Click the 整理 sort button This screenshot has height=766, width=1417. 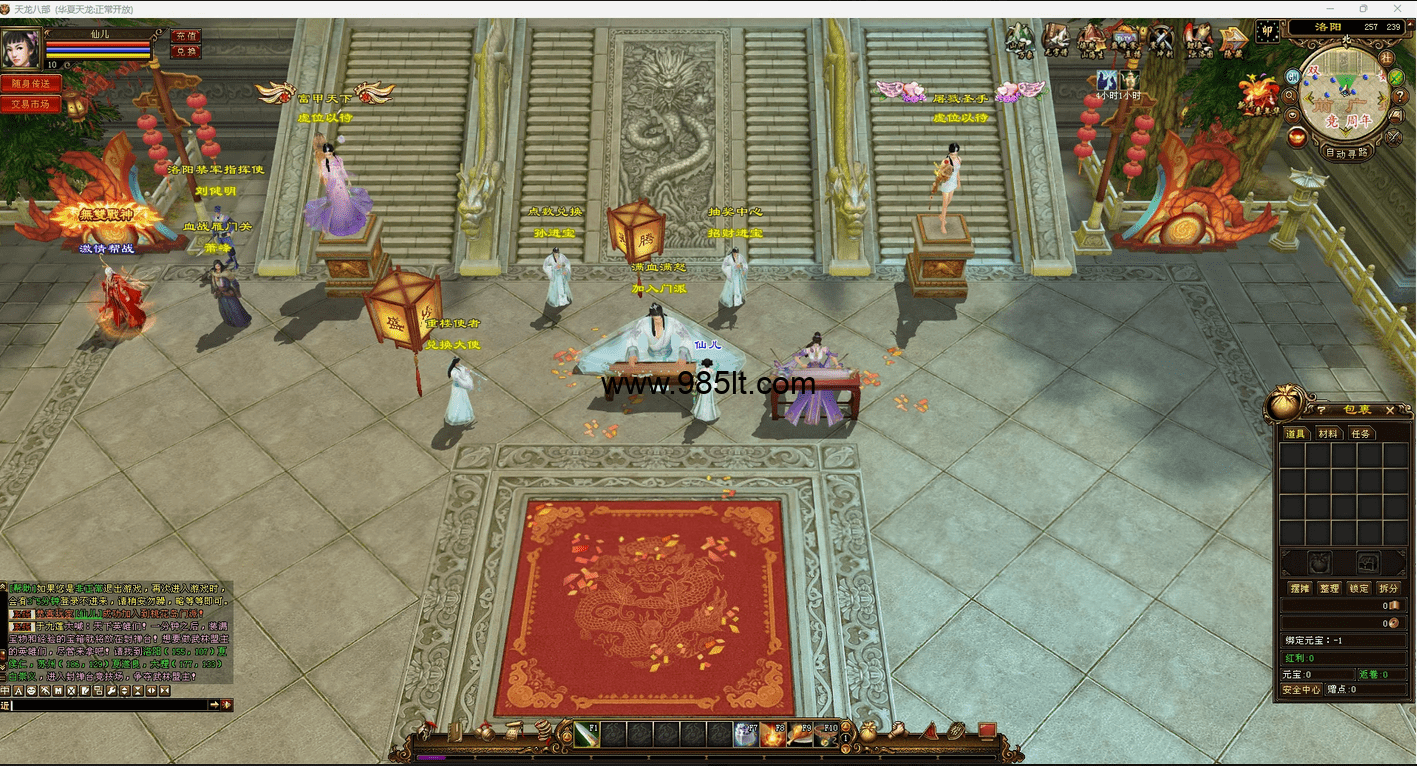(1329, 589)
